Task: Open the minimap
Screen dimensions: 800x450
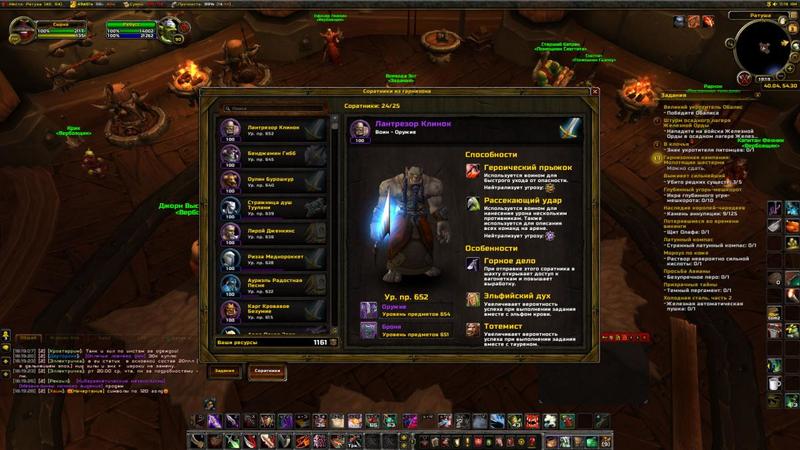Action: 764,48
